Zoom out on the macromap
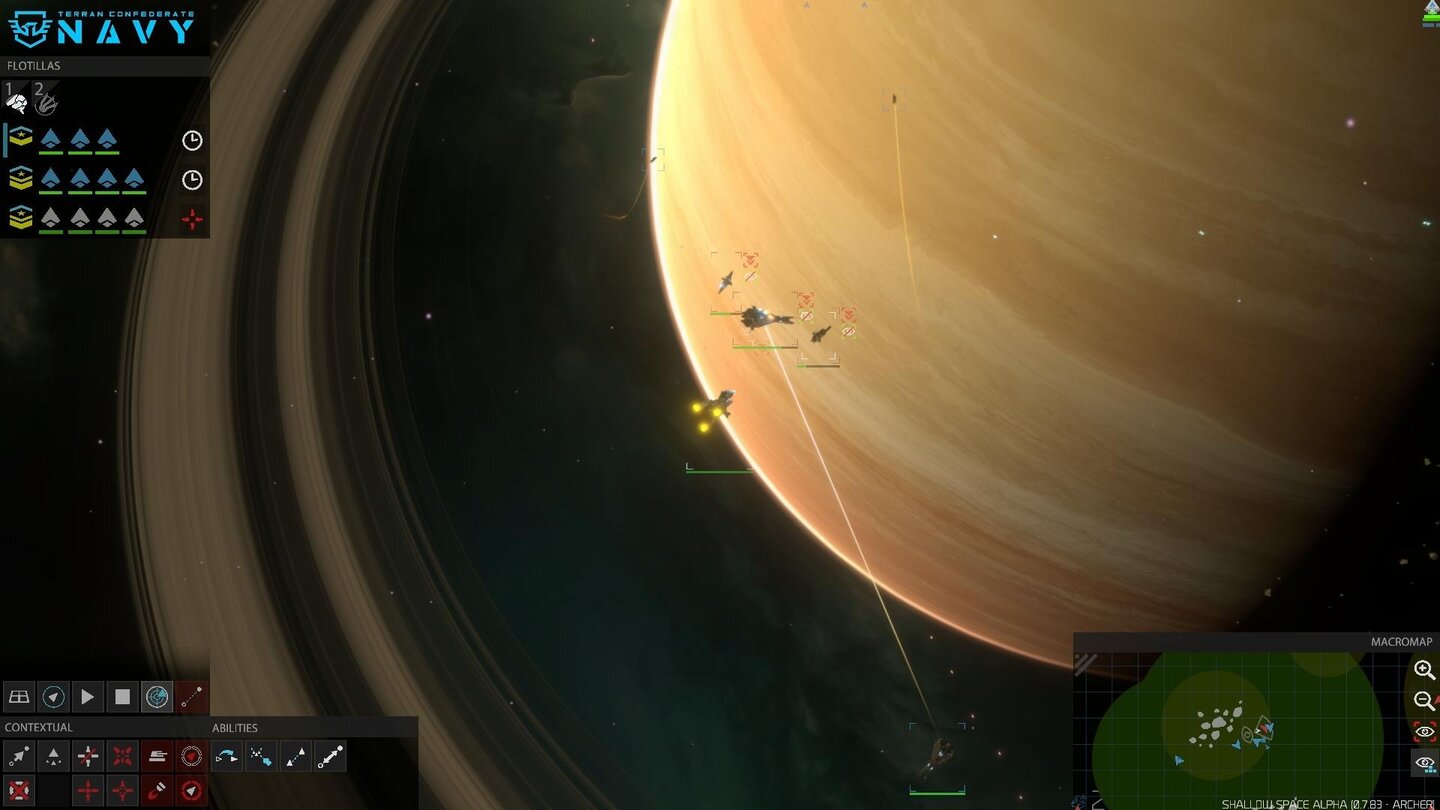Image resolution: width=1440 pixels, height=810 pixels. 1425,701
